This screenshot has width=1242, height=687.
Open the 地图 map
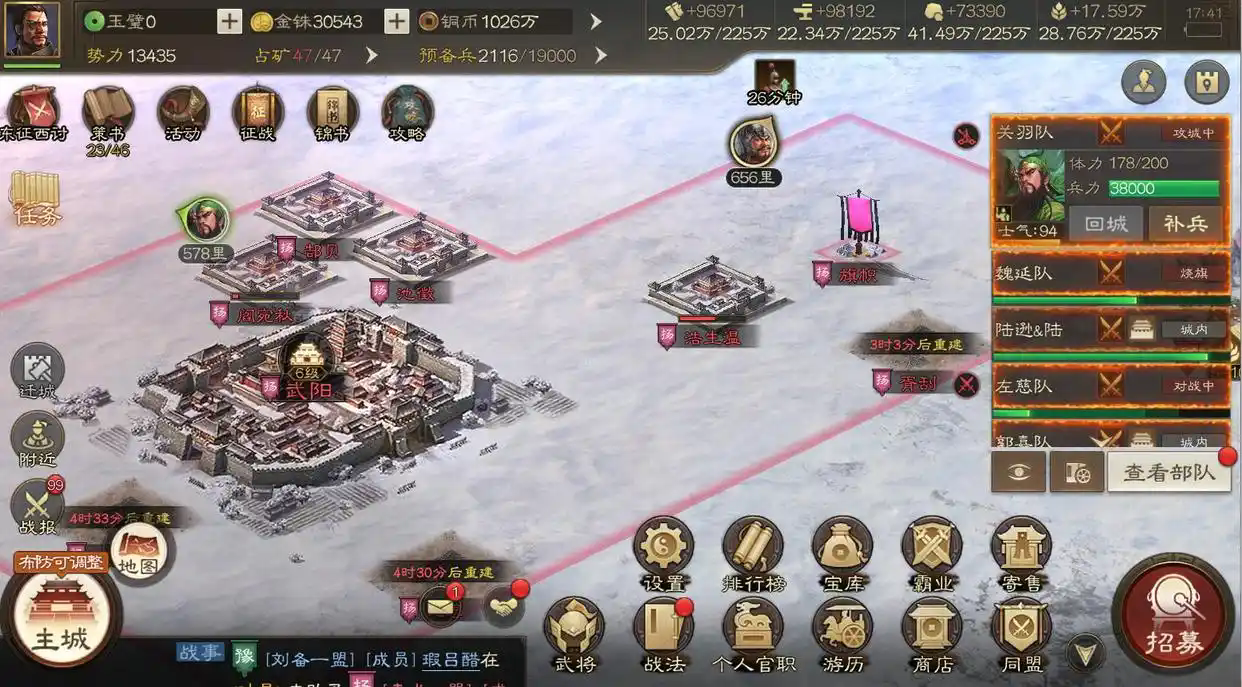tap(138, 550)
